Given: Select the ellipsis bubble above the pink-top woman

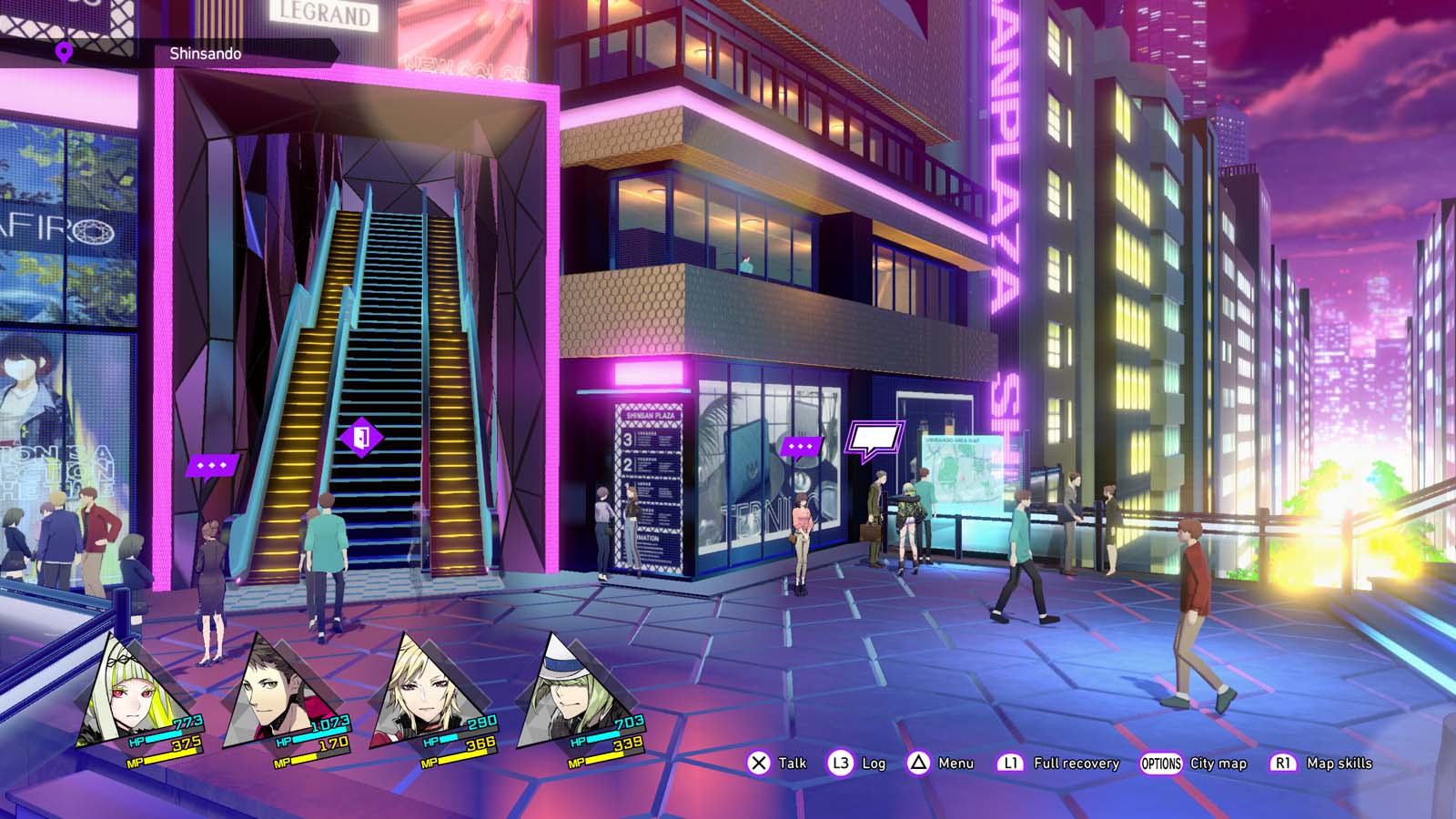Looking at the screenshot, I should 801,447.
